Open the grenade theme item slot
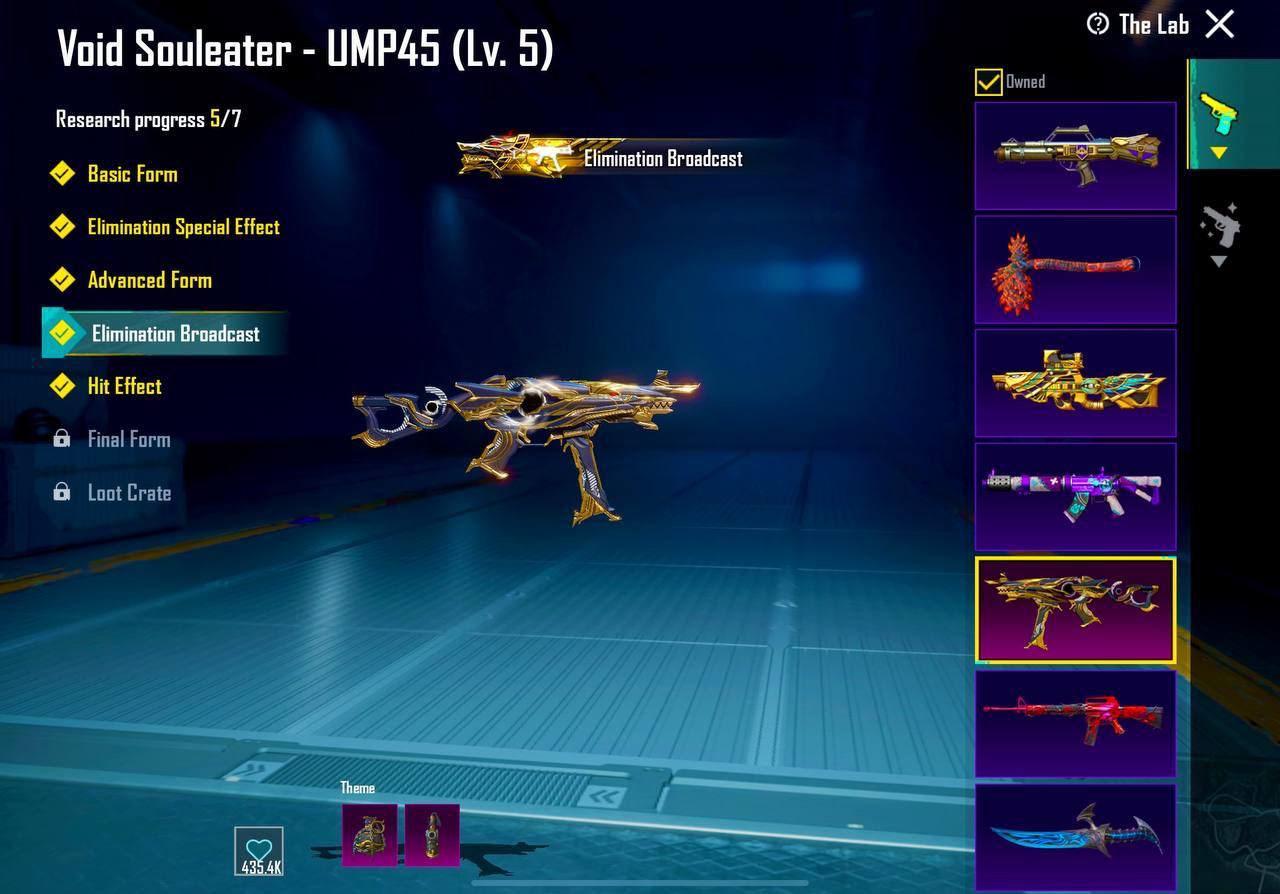Image resolution: width=1280 pixels, height=894 pixels. coord(369,835)
